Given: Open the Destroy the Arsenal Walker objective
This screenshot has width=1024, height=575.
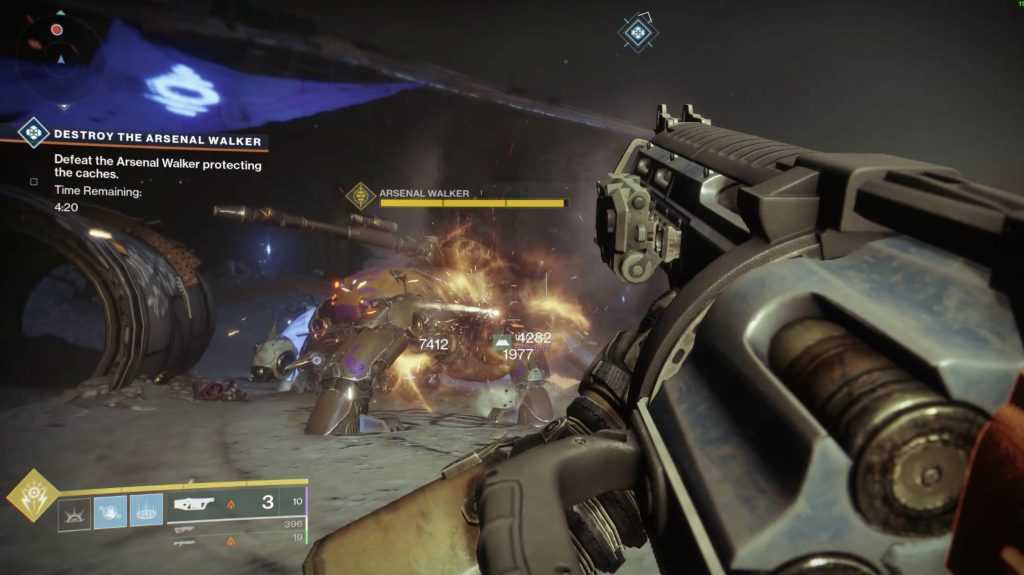Looking at the screenshot, I should [157, 135].
